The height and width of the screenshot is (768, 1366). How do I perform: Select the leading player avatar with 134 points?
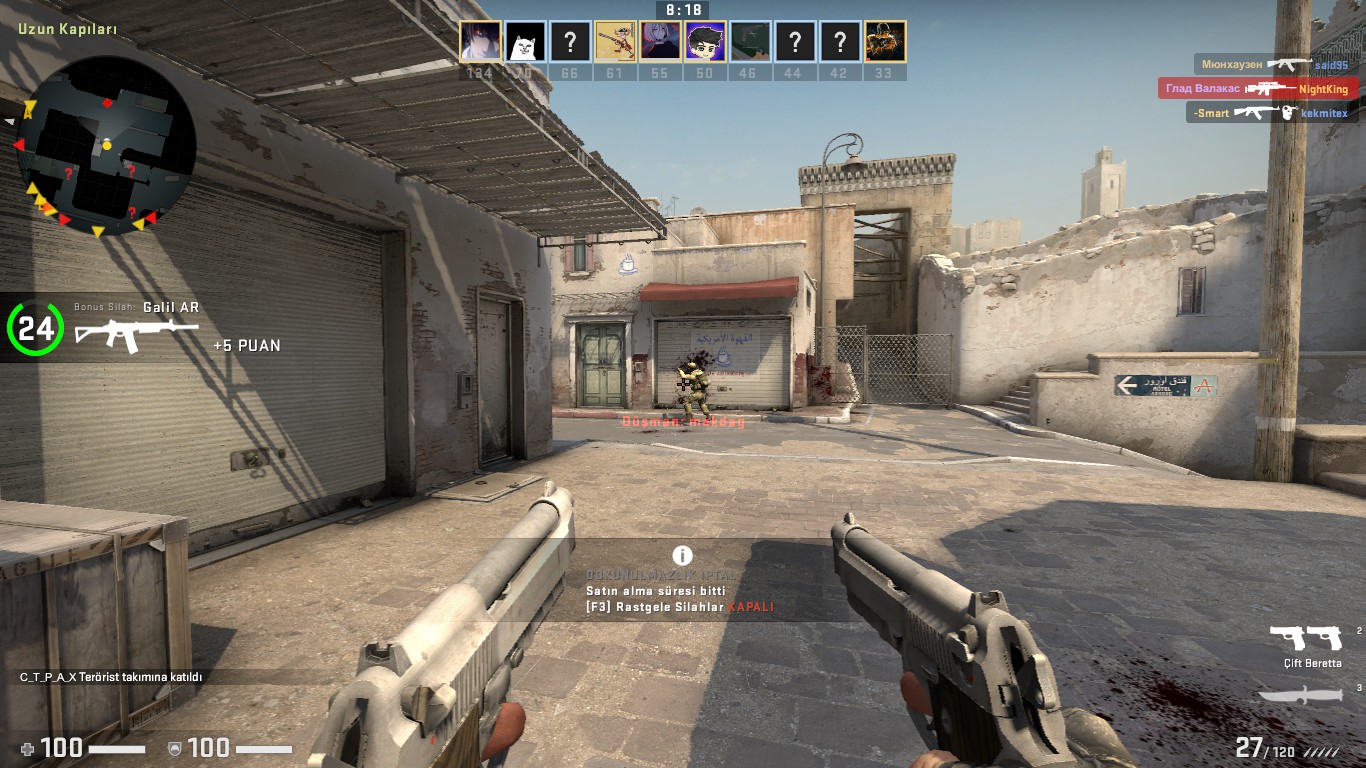[x=480, y=42]
